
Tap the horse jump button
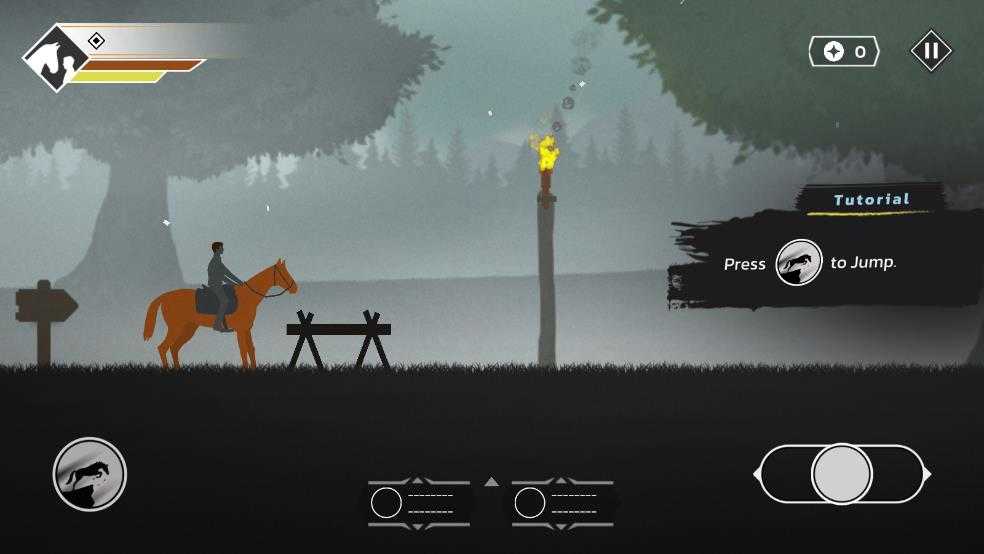tap(90, 474)
